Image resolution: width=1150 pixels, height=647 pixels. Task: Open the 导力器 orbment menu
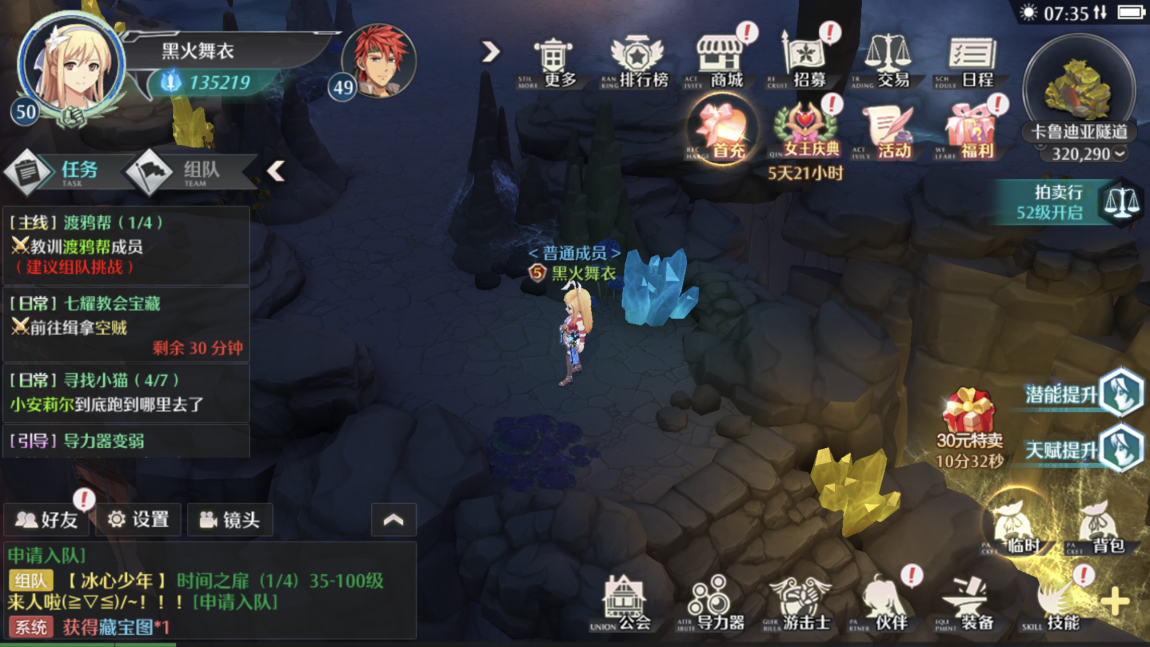point(713,603)
